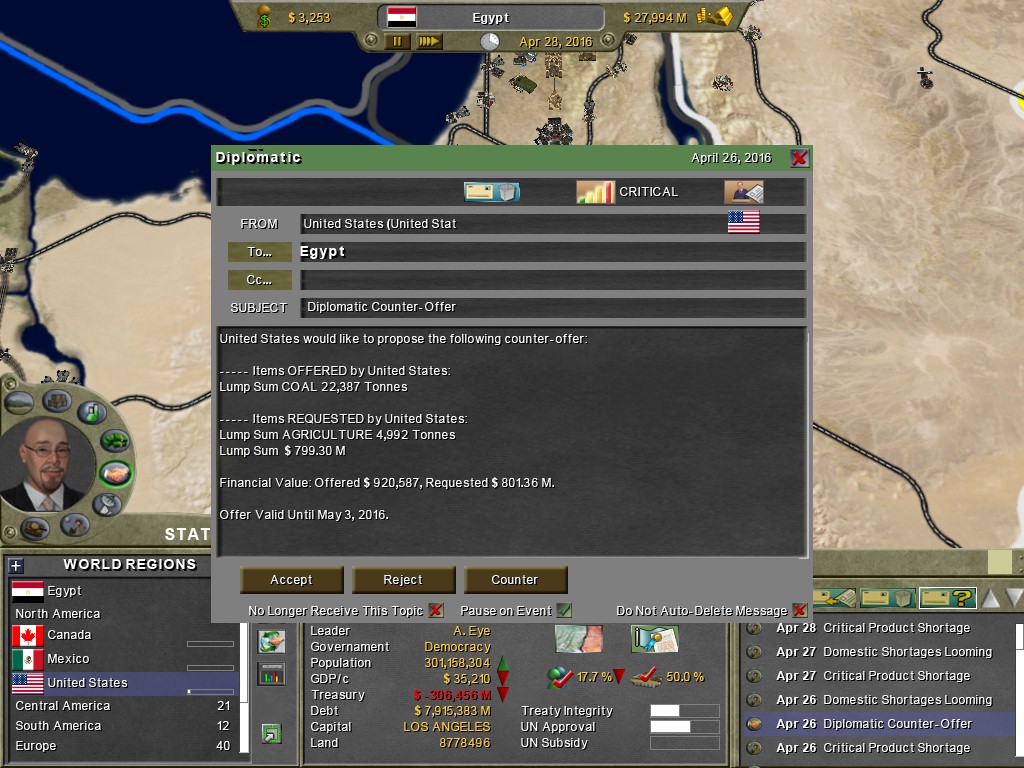Choose the Europe region row
This screenshot has width=1024, height=768.
pos(36,746)
